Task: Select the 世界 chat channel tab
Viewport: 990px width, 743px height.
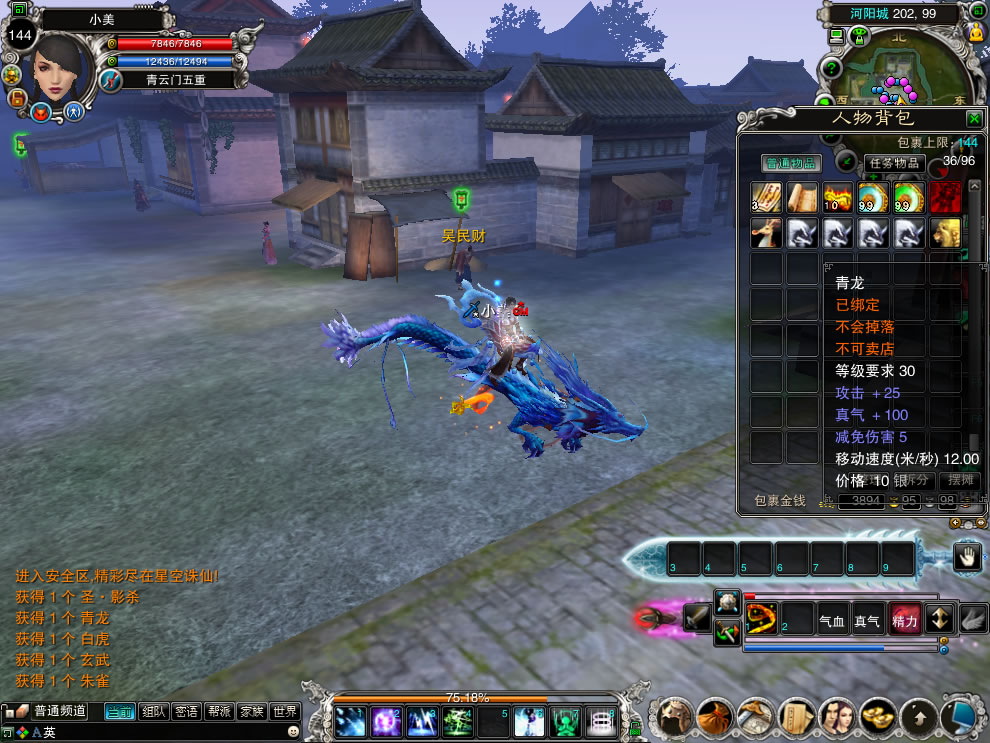Action: [285, 712]
